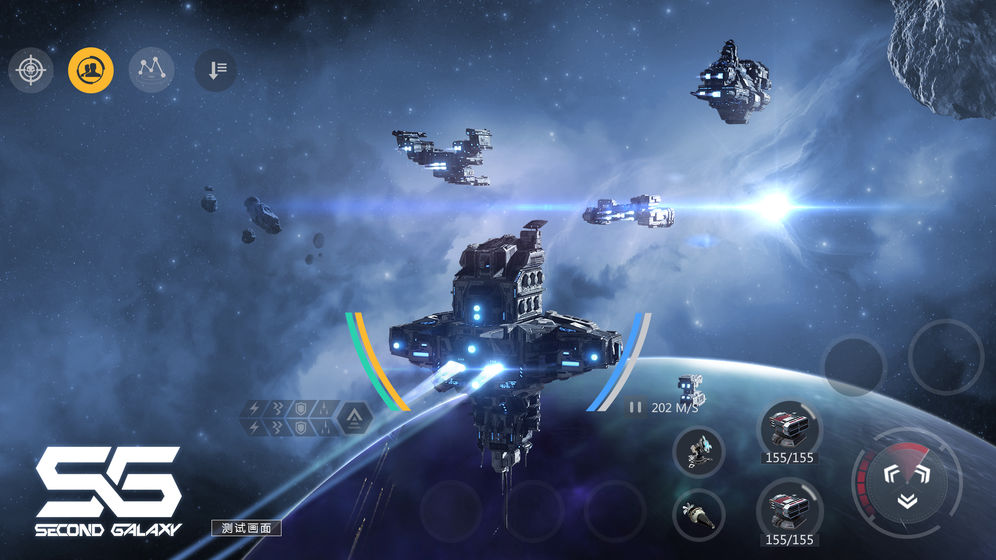Tap the red radar flight control dial
Viewport: 996px width, 560px height.
[904, 482]
